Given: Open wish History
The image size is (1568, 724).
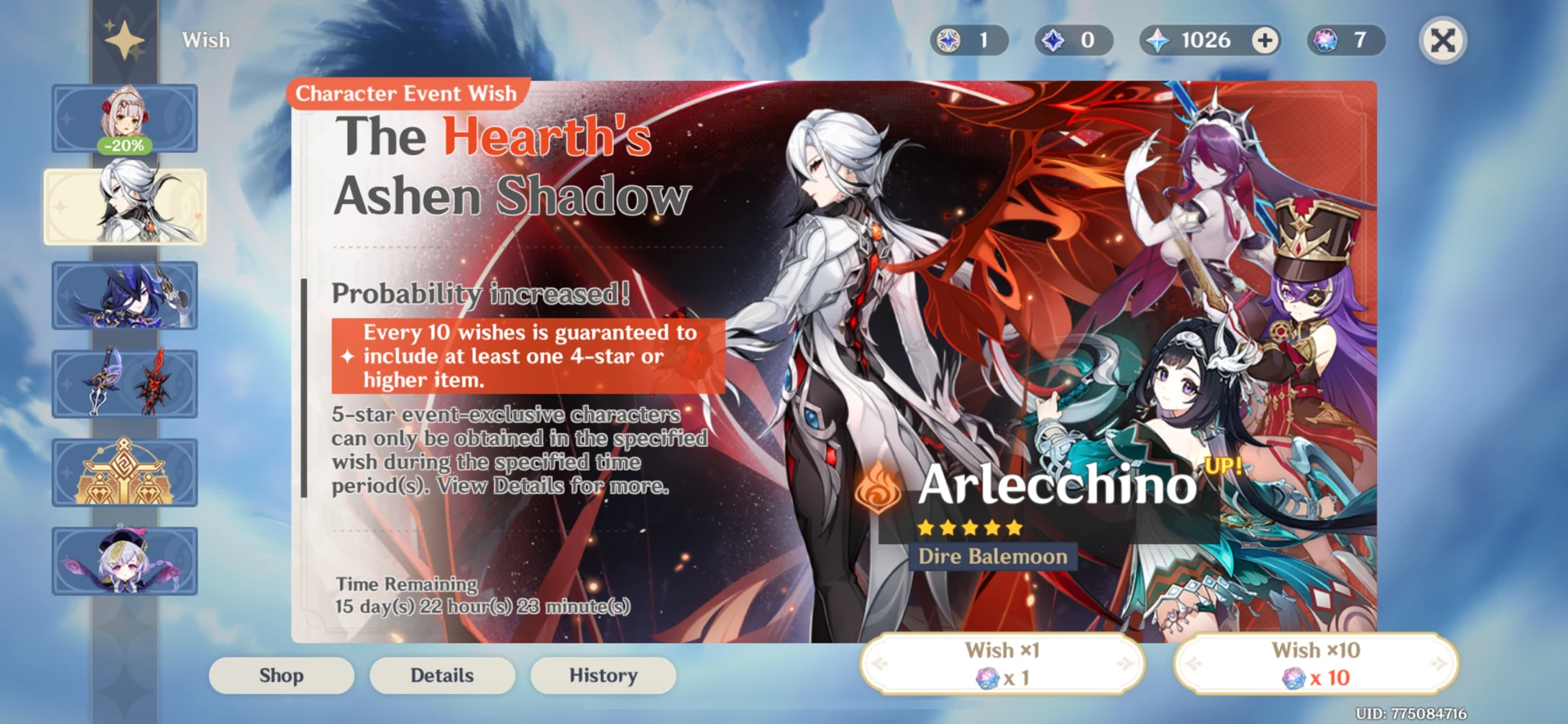Looking at the screenshot, I should (602, 675).
